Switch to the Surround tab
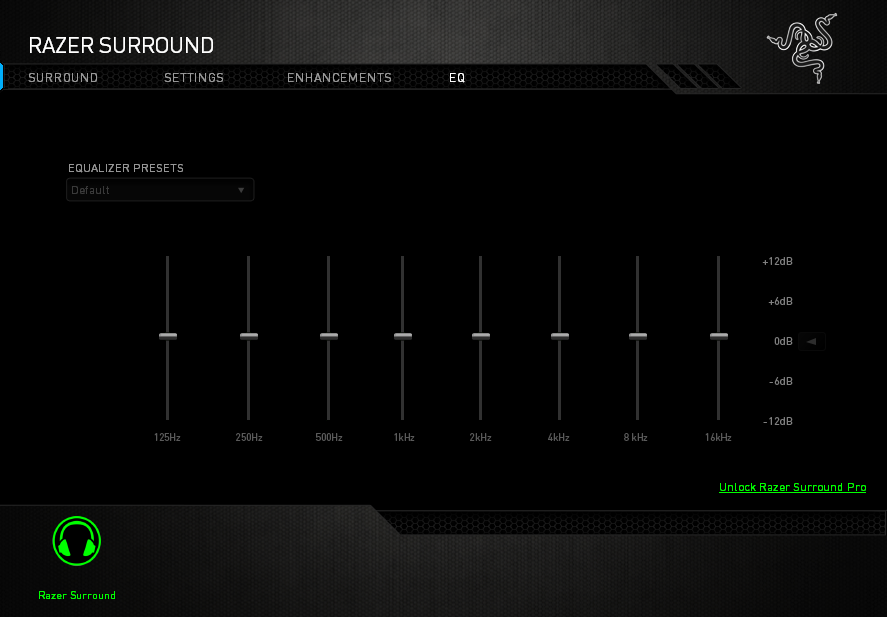887x617 pixels. click(63, 78)
